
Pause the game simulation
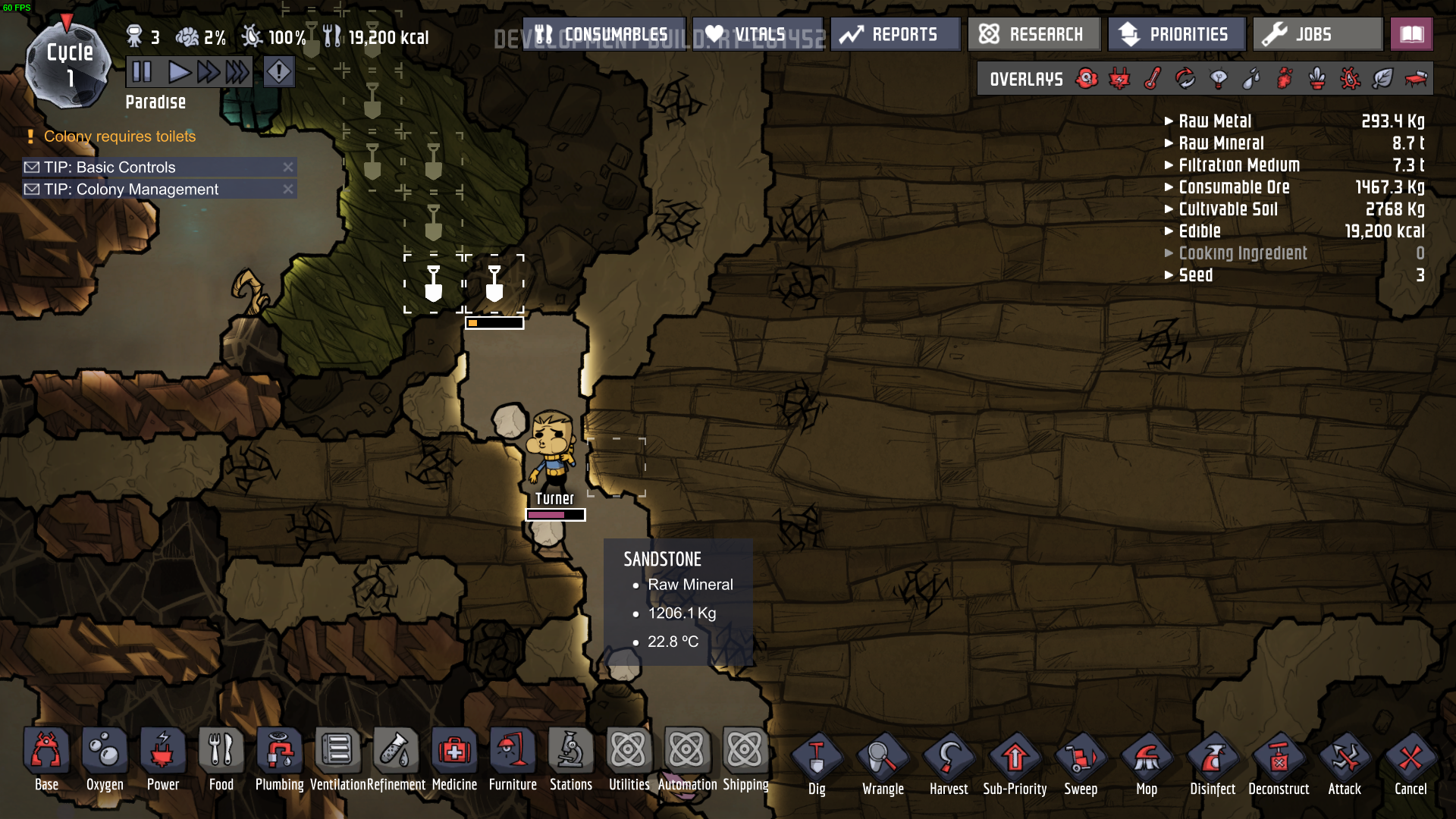(142, 72)
